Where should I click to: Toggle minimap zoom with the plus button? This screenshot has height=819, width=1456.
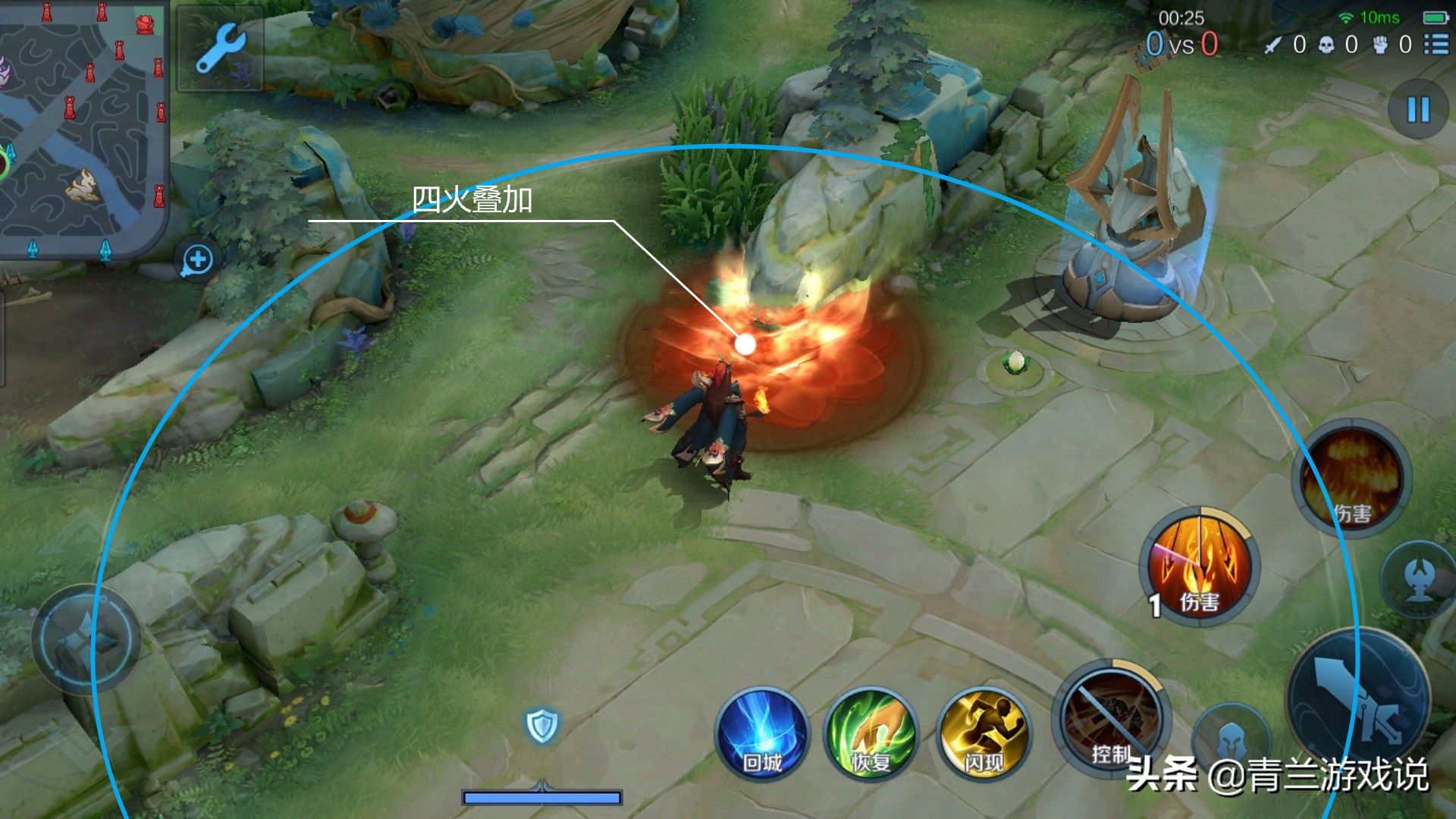tap(196, 259)
